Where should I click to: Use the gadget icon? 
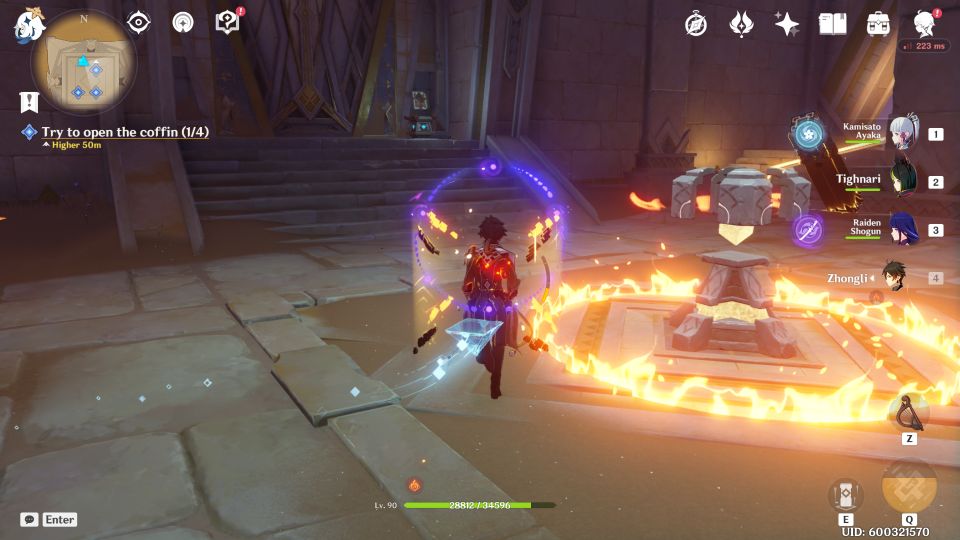(x=909, y=410)
